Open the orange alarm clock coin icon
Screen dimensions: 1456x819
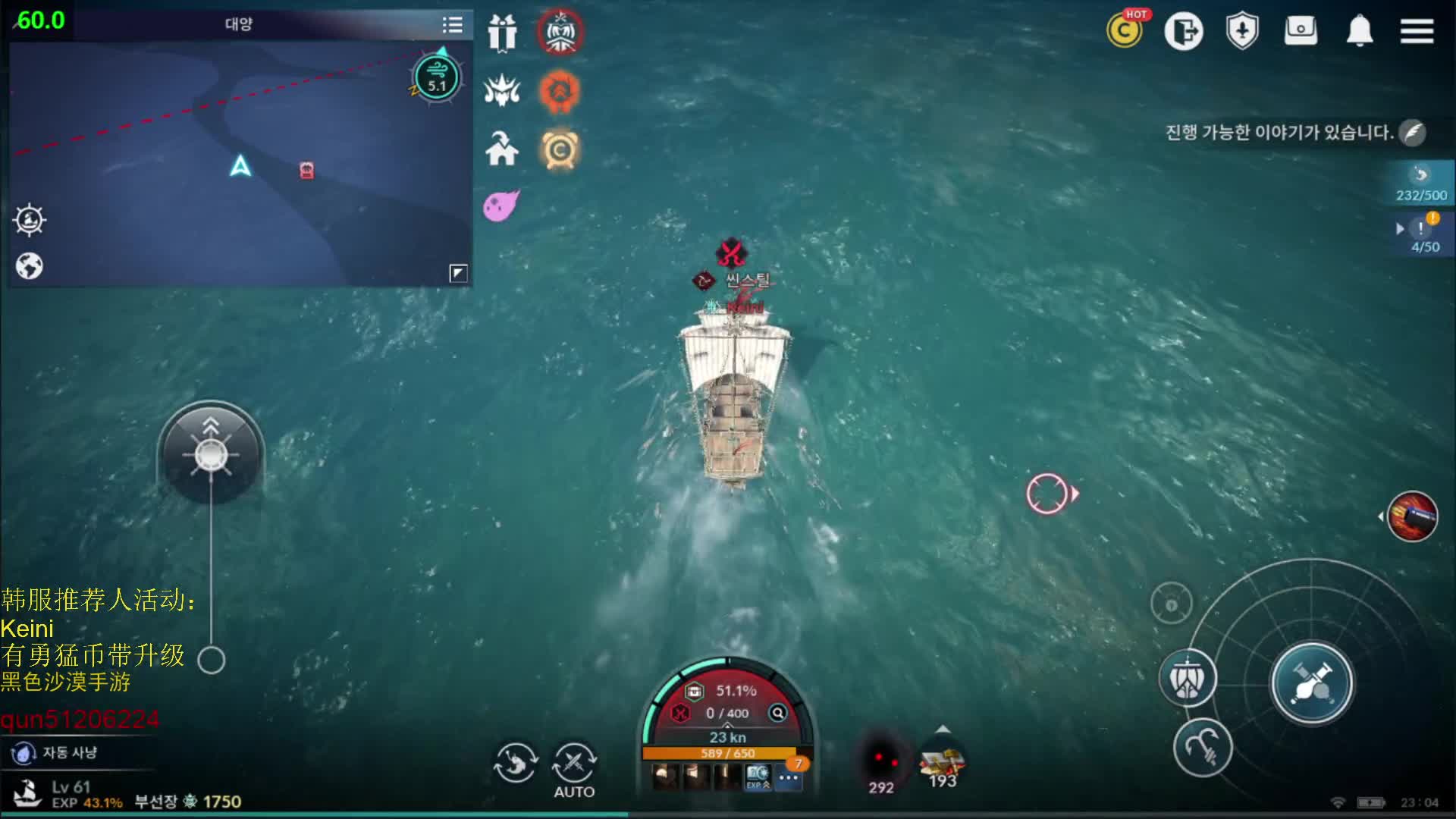560,150
